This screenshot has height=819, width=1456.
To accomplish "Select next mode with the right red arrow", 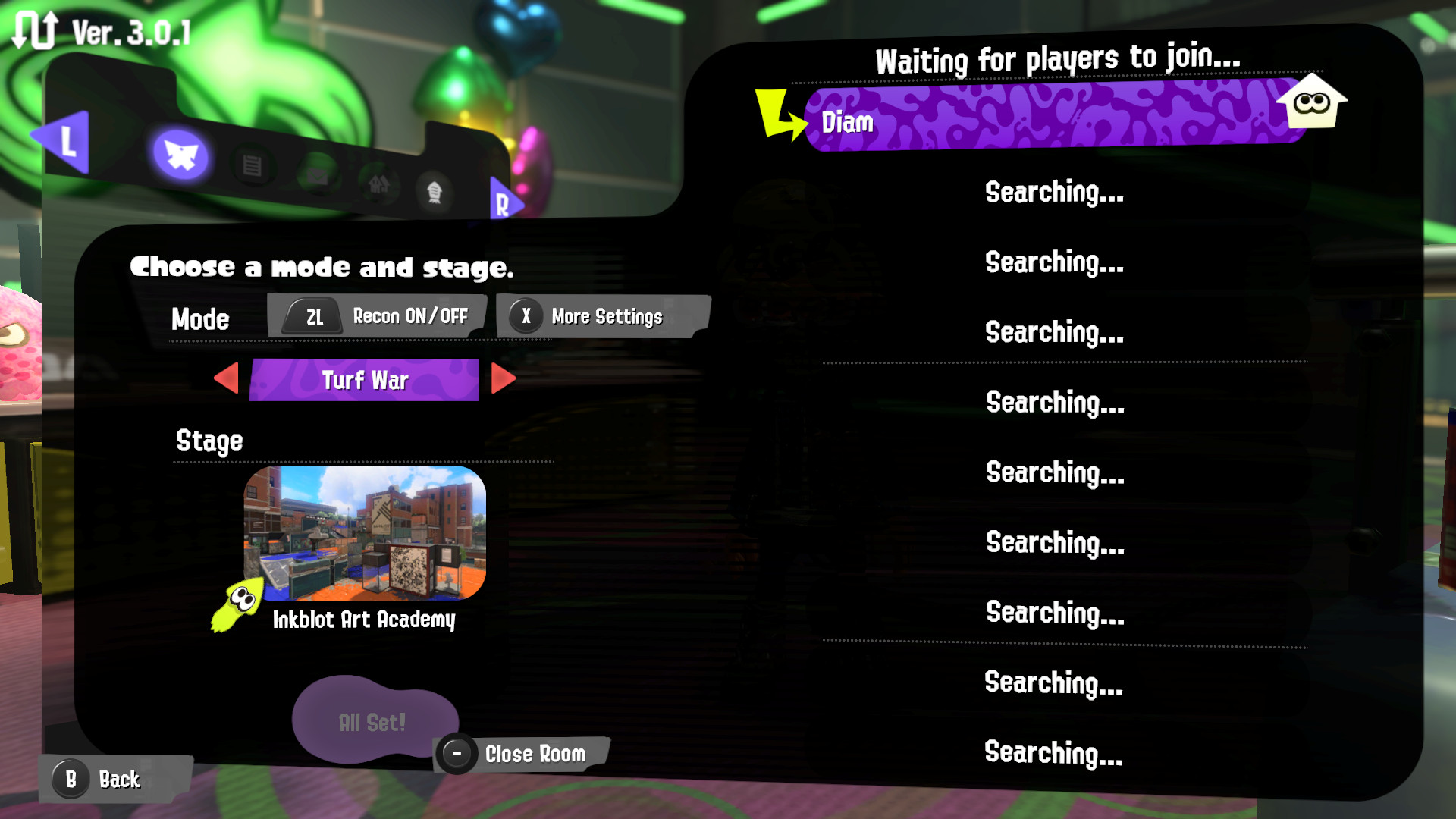I will (502, 380).
